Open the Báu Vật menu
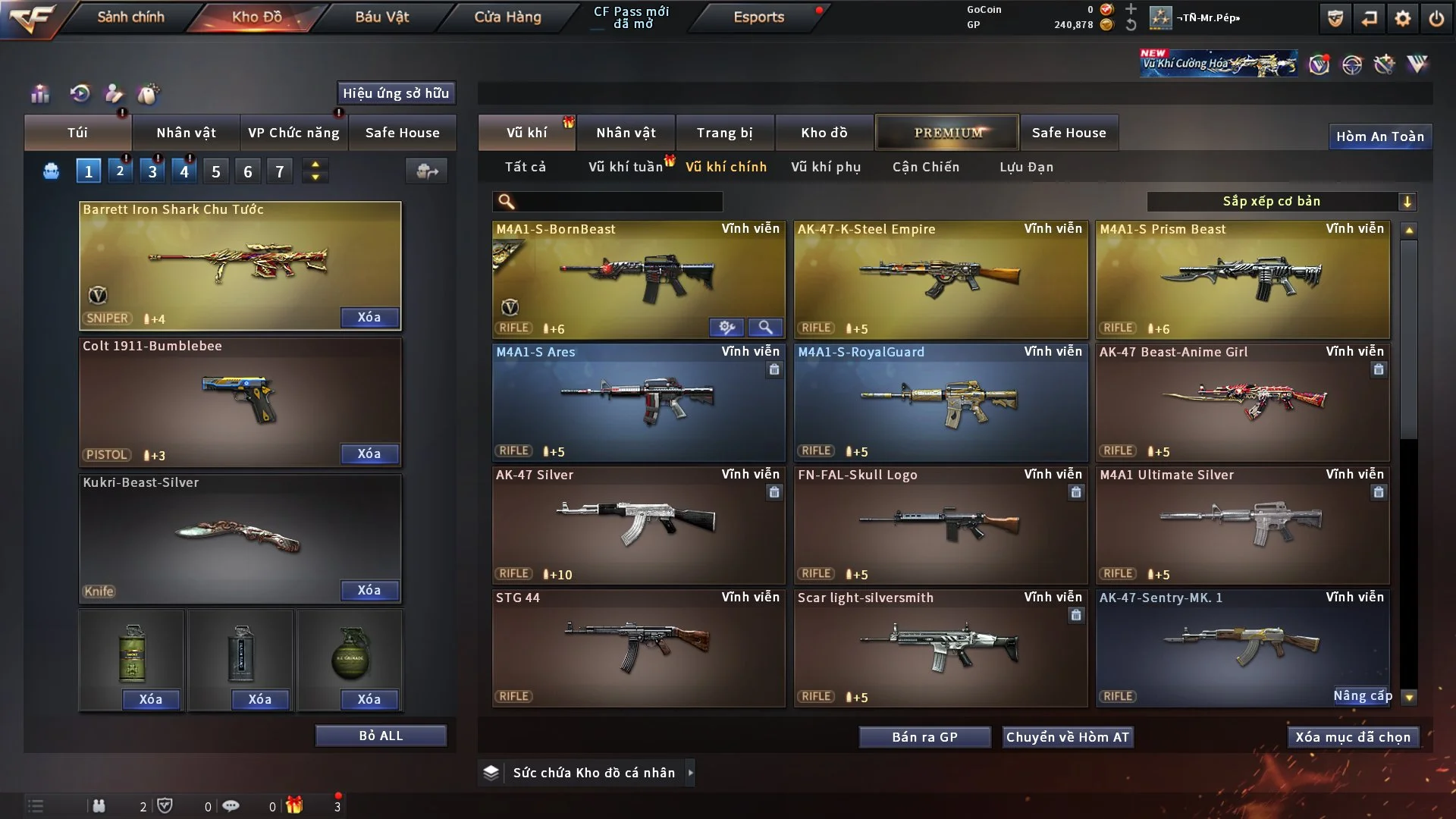 tap(381, 17)
